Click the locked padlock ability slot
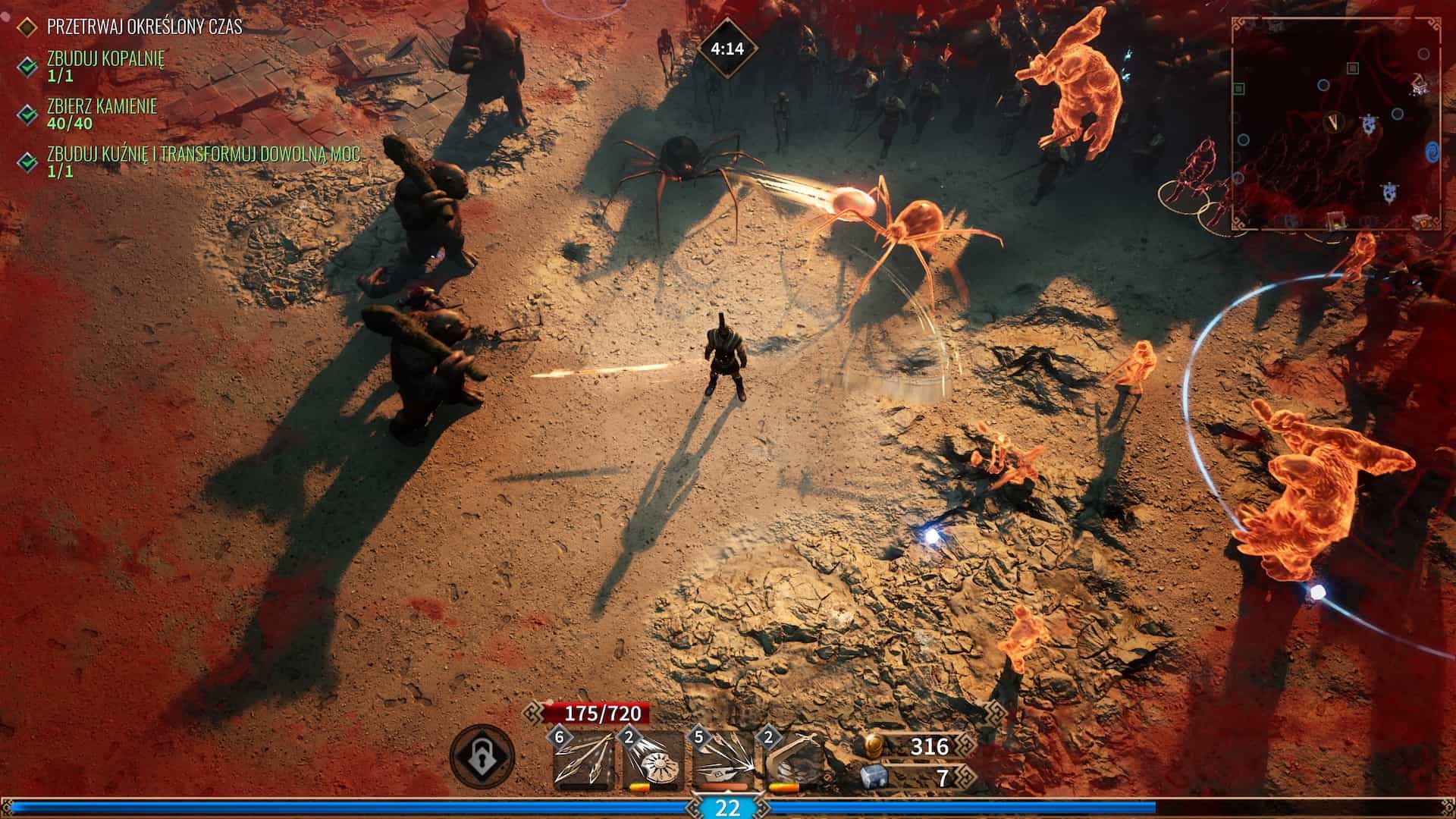The width and height of the screenshot is (1456, 819). 482,756
